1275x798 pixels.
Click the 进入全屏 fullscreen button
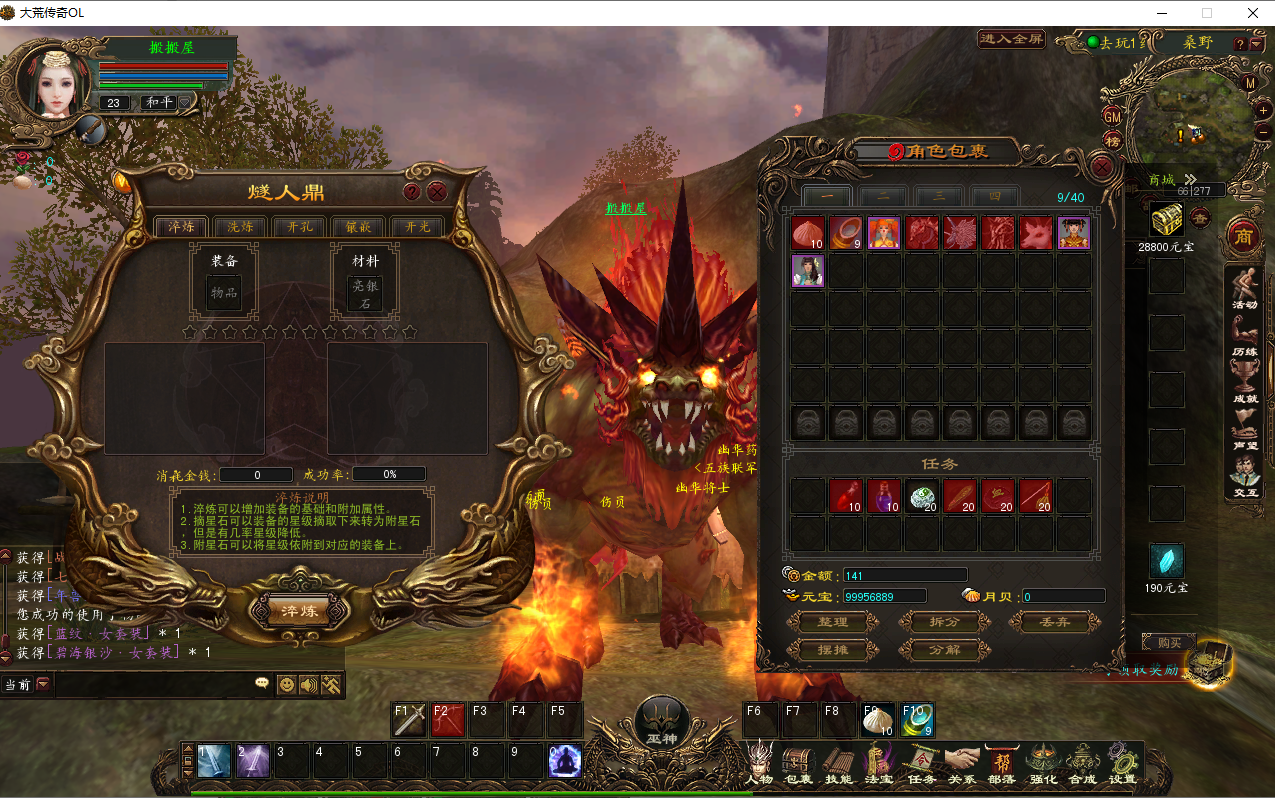(1011, 39)
